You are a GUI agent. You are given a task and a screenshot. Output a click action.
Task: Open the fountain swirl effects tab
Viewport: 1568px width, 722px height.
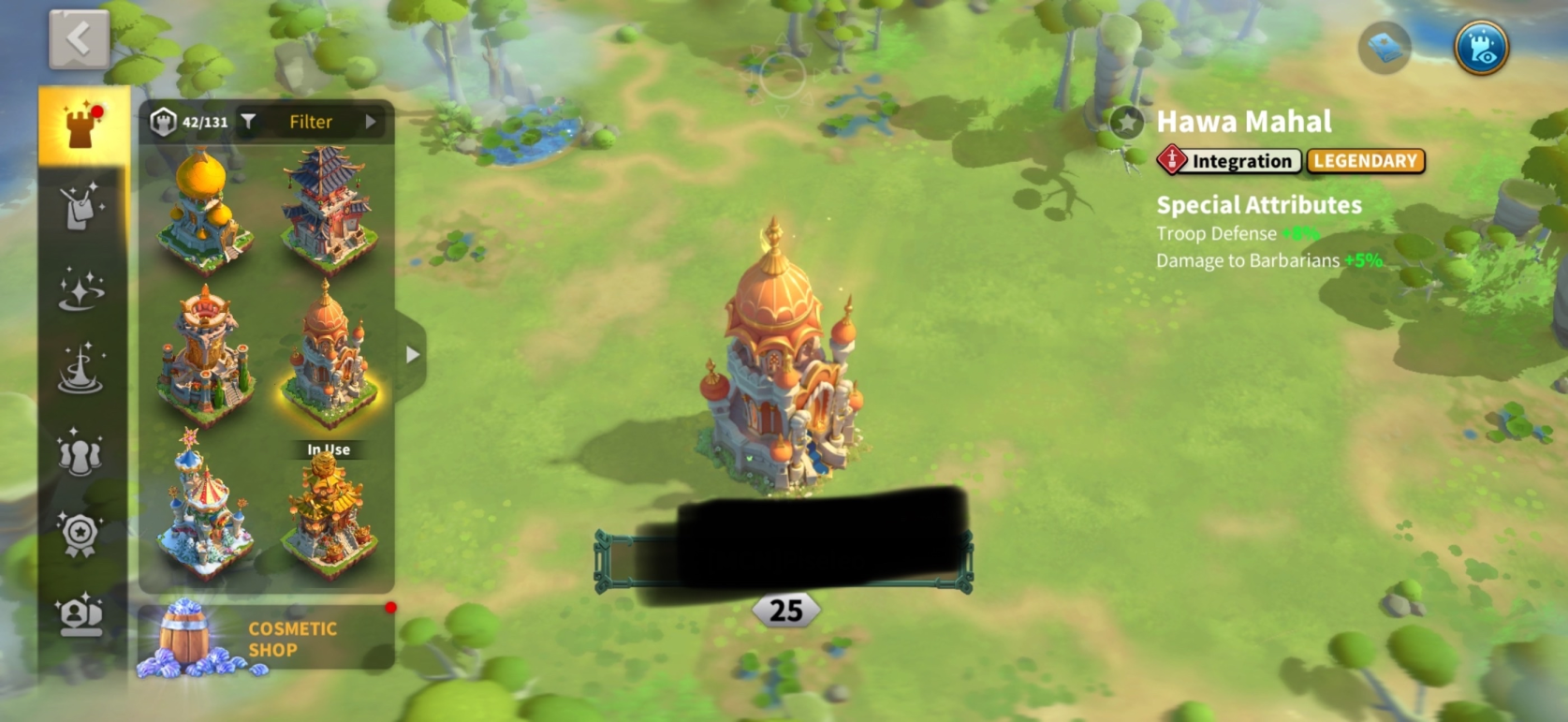[81, 370]
